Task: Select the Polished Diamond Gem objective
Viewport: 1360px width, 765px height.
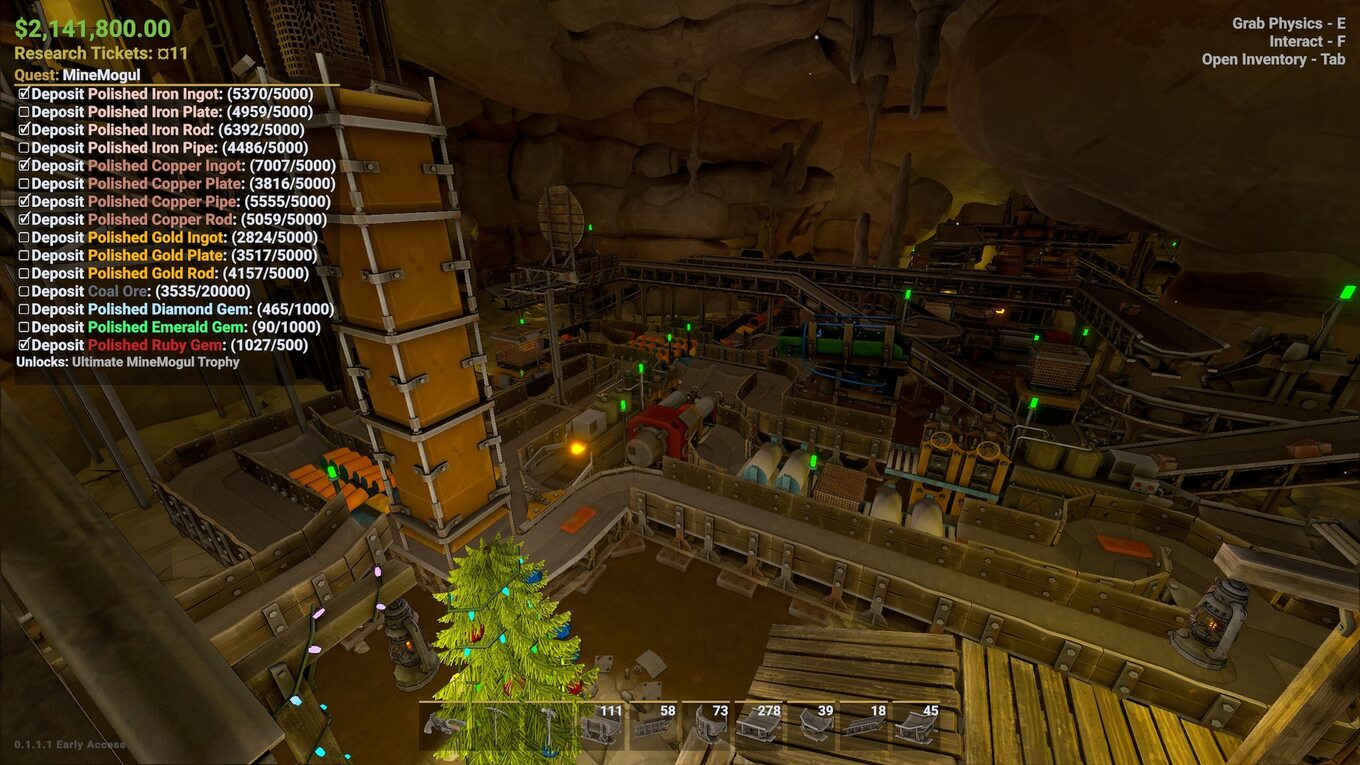Action: (x=178, y=309)
